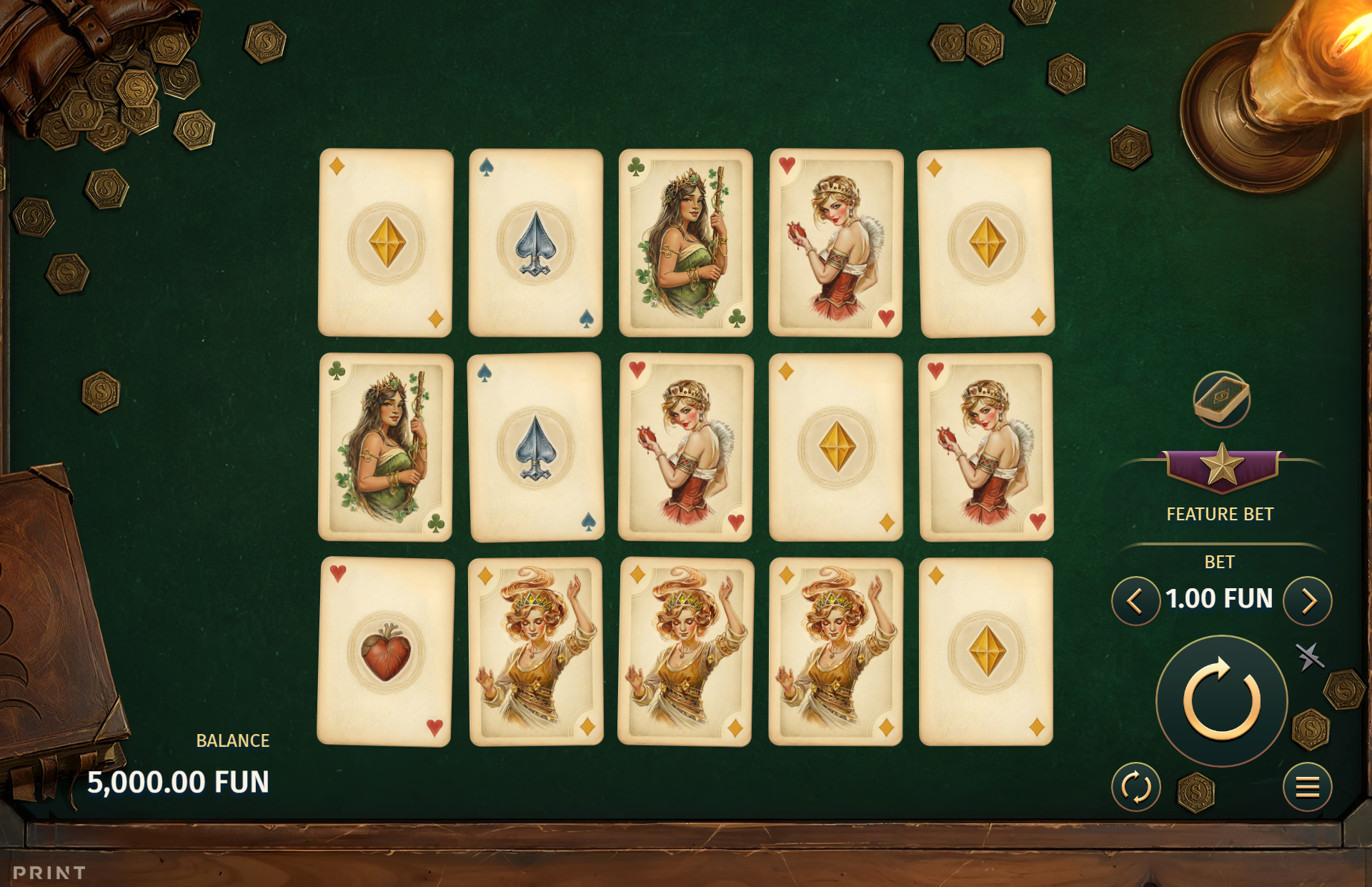Spin the reels with the big arrow button
The width and height of the screenshot is (1372, 887).
tap(1221, 700)
